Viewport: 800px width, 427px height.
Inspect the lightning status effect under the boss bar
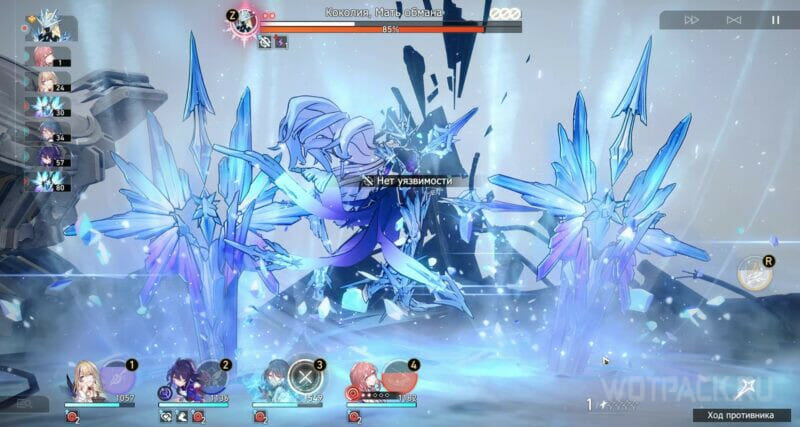[281, 42]
